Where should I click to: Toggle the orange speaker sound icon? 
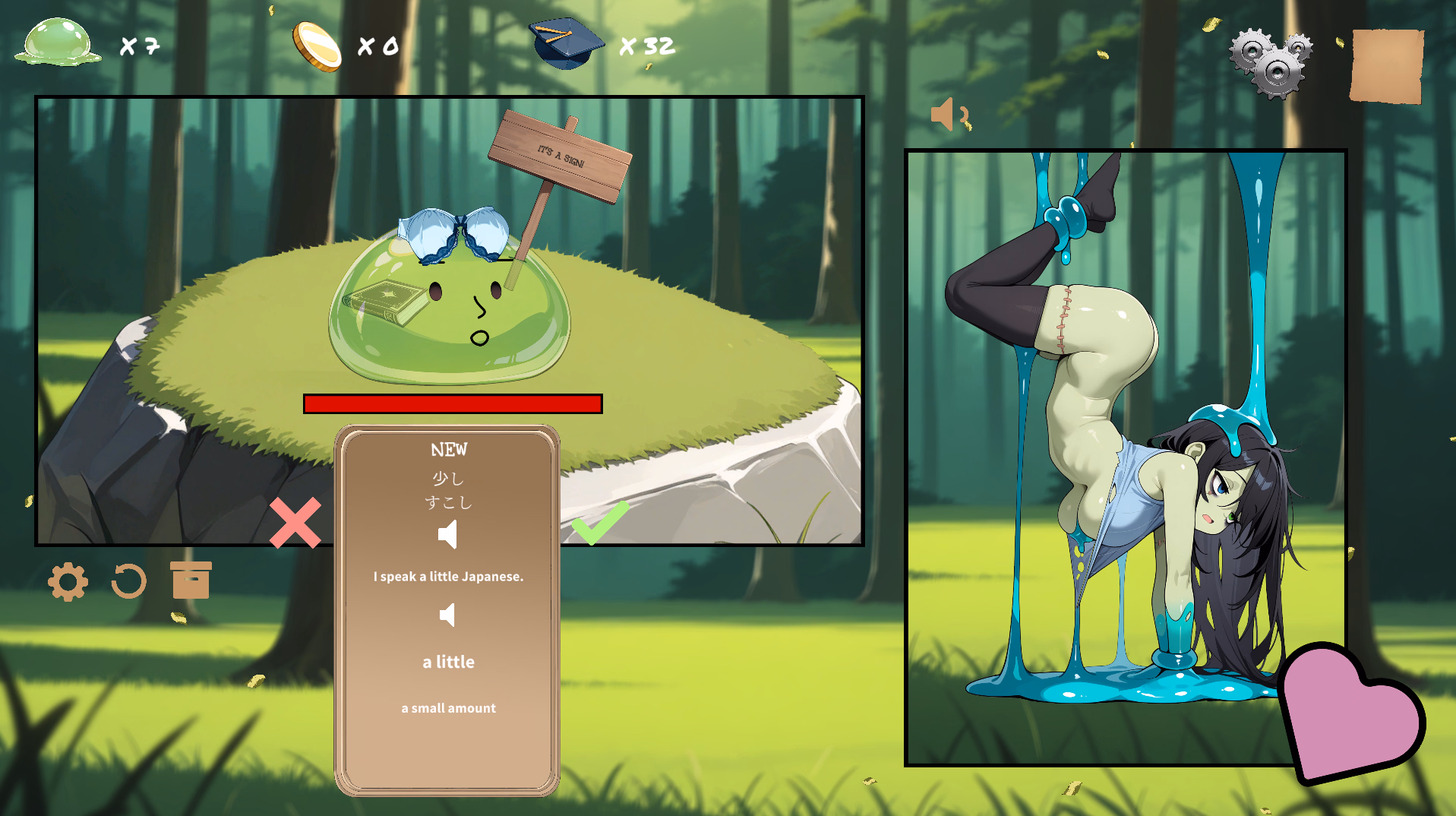click(949, 115)
